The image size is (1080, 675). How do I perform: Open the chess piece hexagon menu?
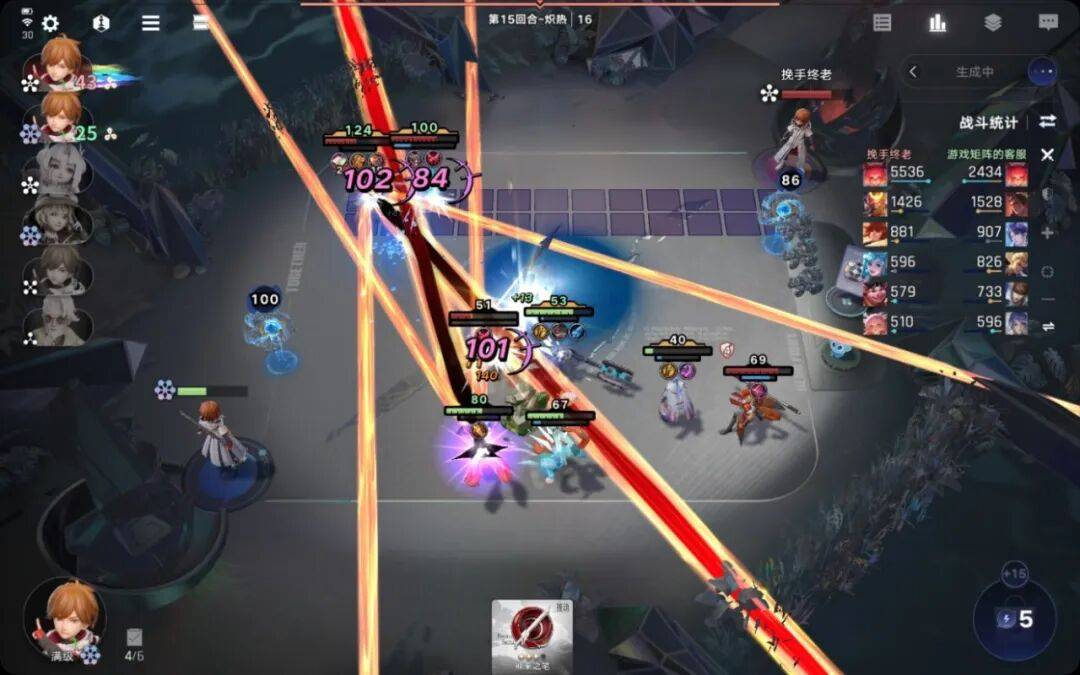point(100,23)
